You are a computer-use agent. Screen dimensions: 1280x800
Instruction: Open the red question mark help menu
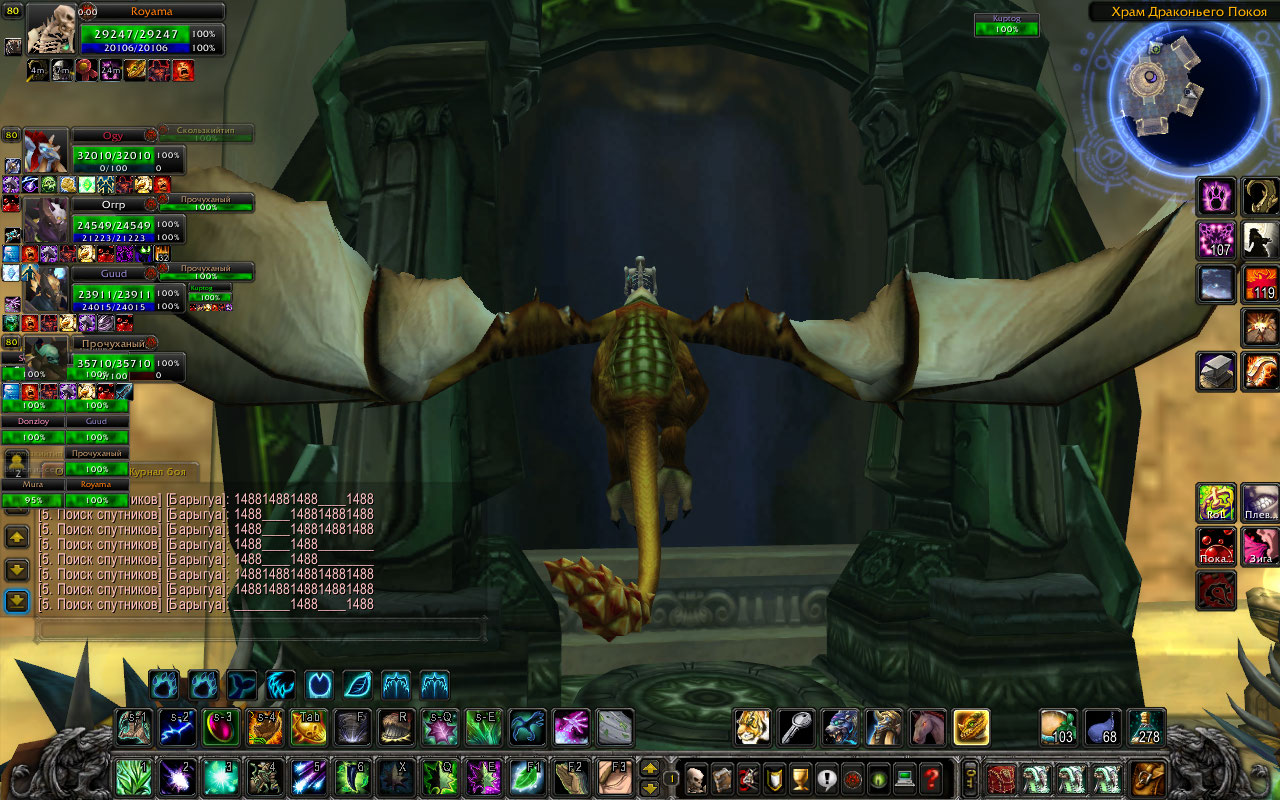[931, 778]
